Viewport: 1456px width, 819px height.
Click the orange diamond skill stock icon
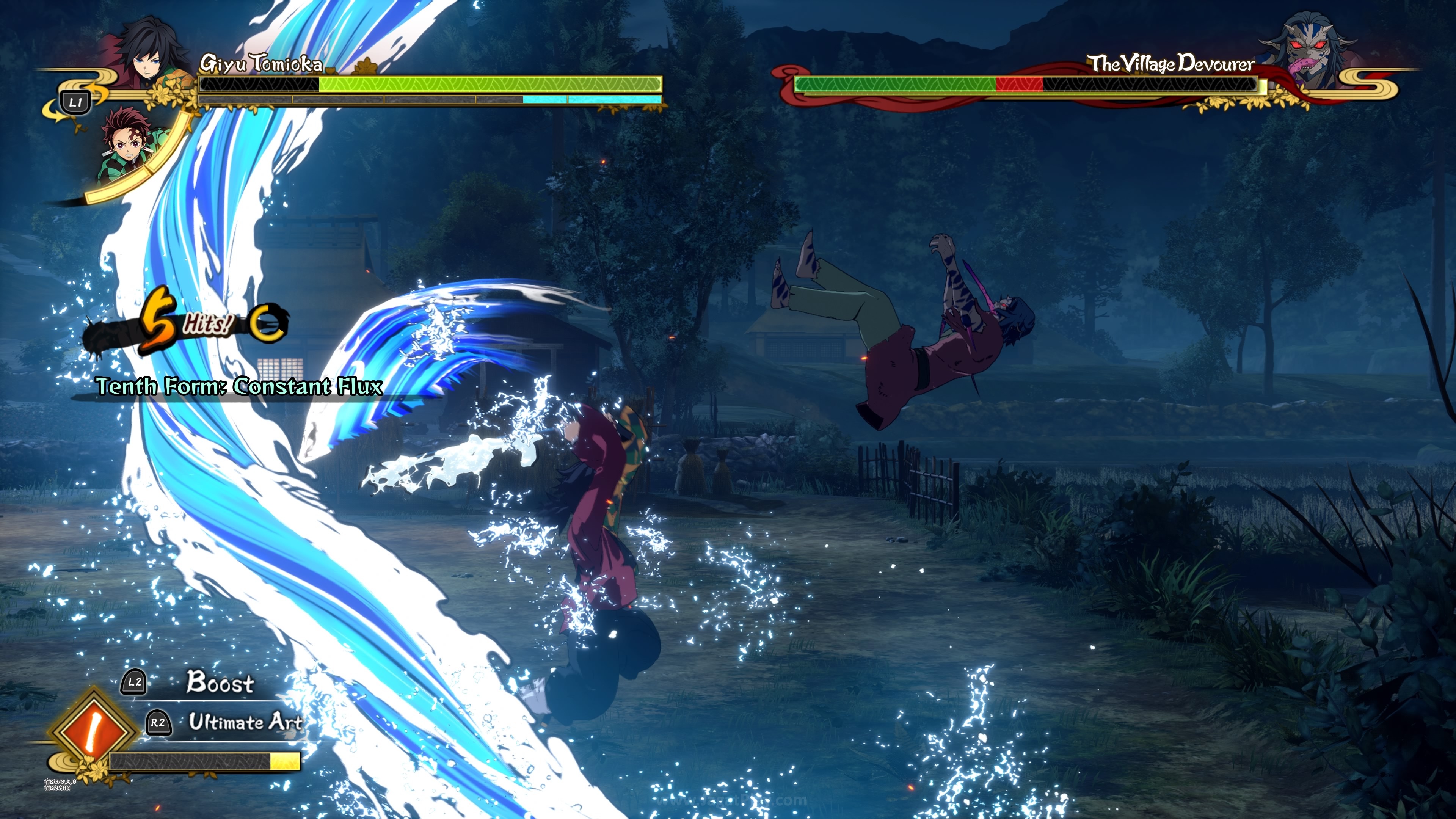pyautogui.click(x=93, y=730)
